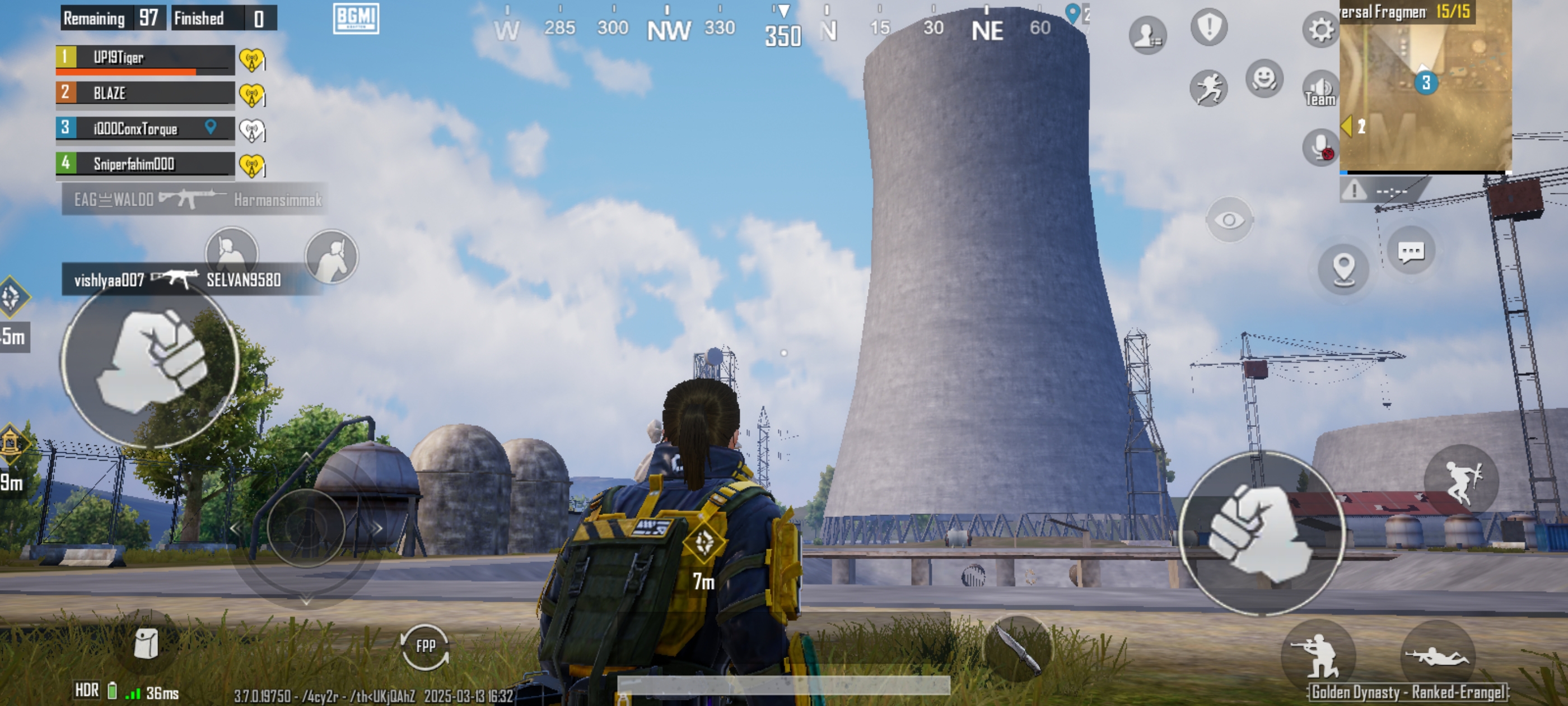Toggle the Team voice speaker
The width and height of the screenshot is (1568, 706).
tap(1320, 90)
